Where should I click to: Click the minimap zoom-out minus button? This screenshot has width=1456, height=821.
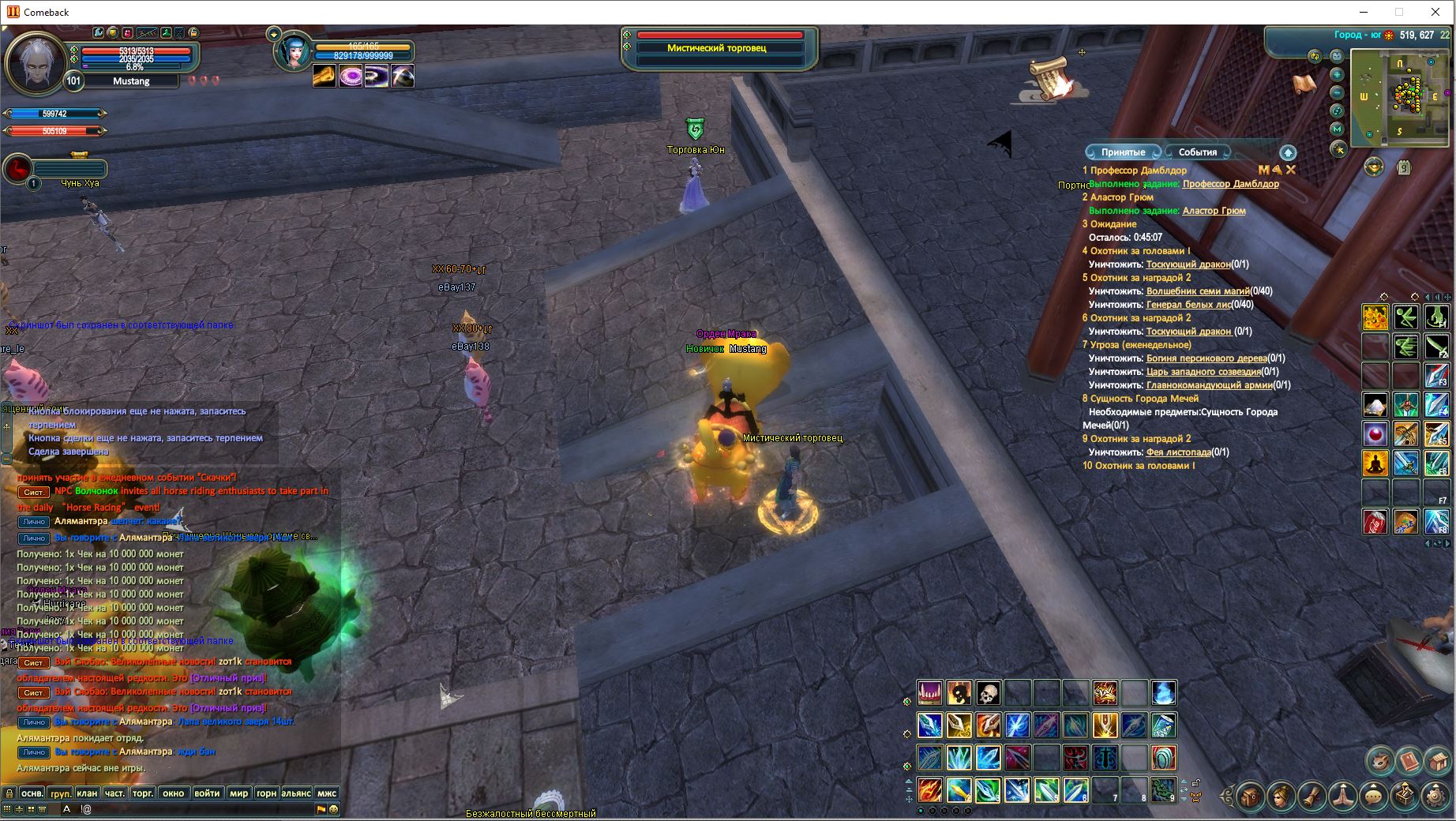[1337, 92]
